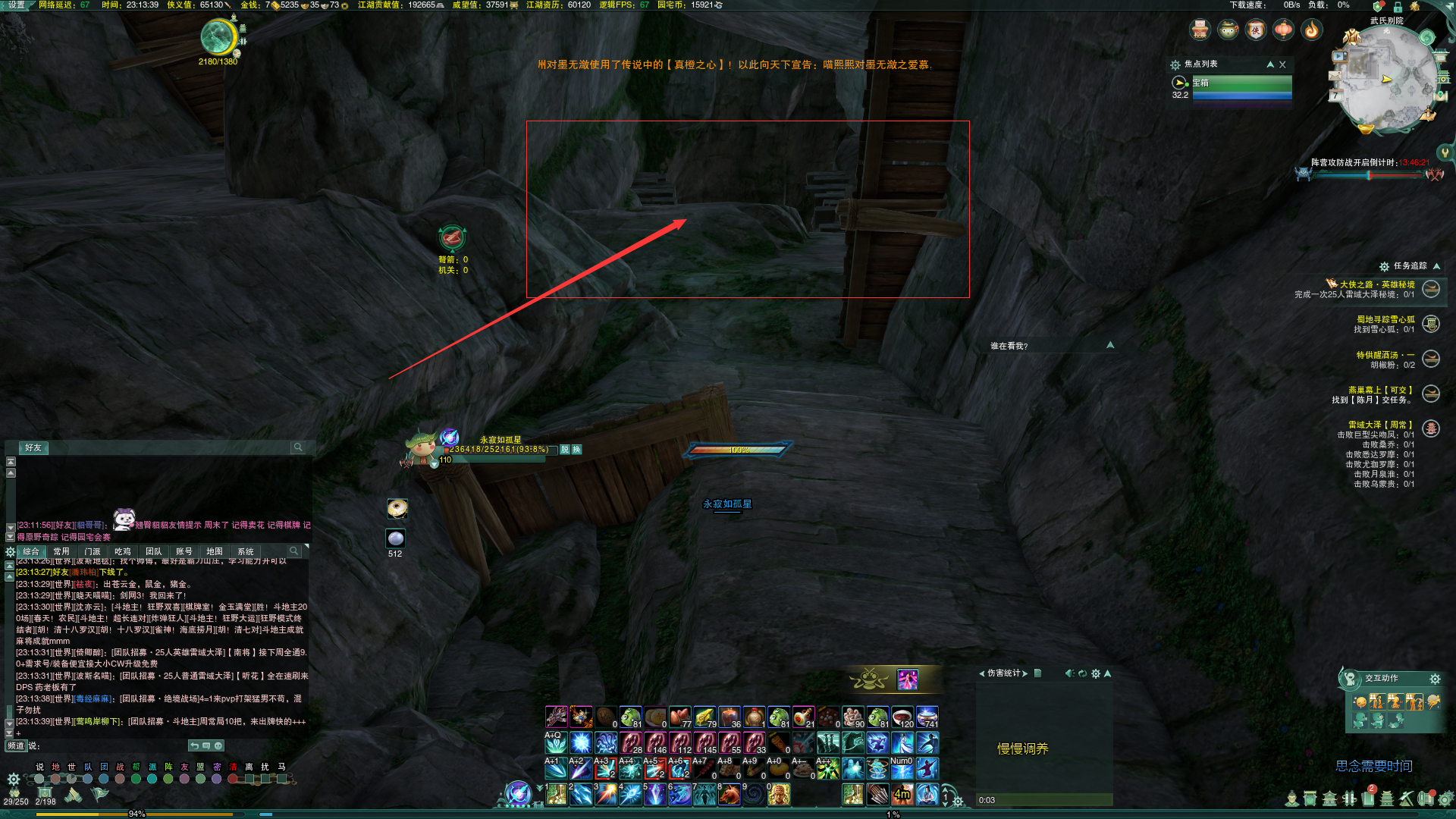The image size is (1456, 819).
Task: Open the 交互动作 panel gear settings
Action: tap(1435, 679)
